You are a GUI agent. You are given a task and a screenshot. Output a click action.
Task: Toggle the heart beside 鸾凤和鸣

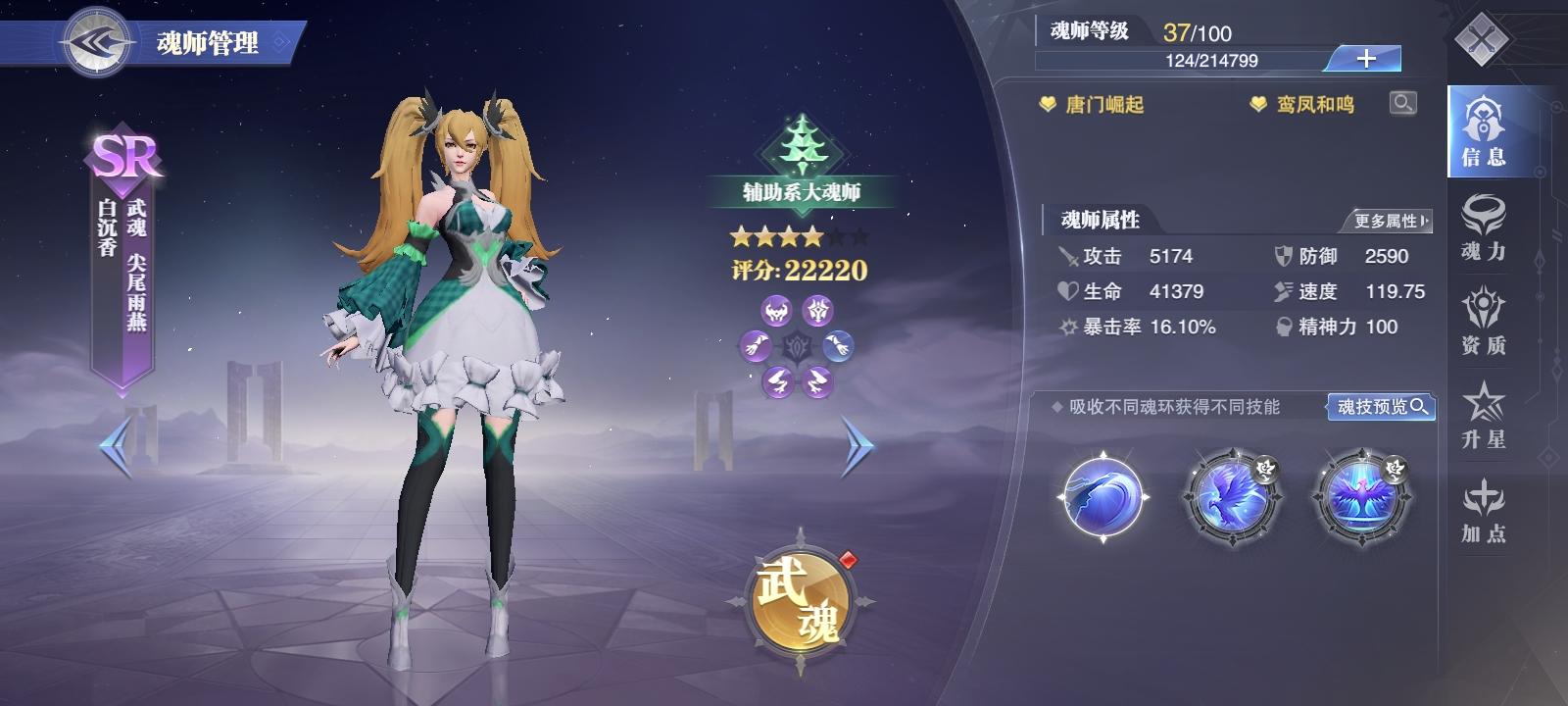point(1257,102)
